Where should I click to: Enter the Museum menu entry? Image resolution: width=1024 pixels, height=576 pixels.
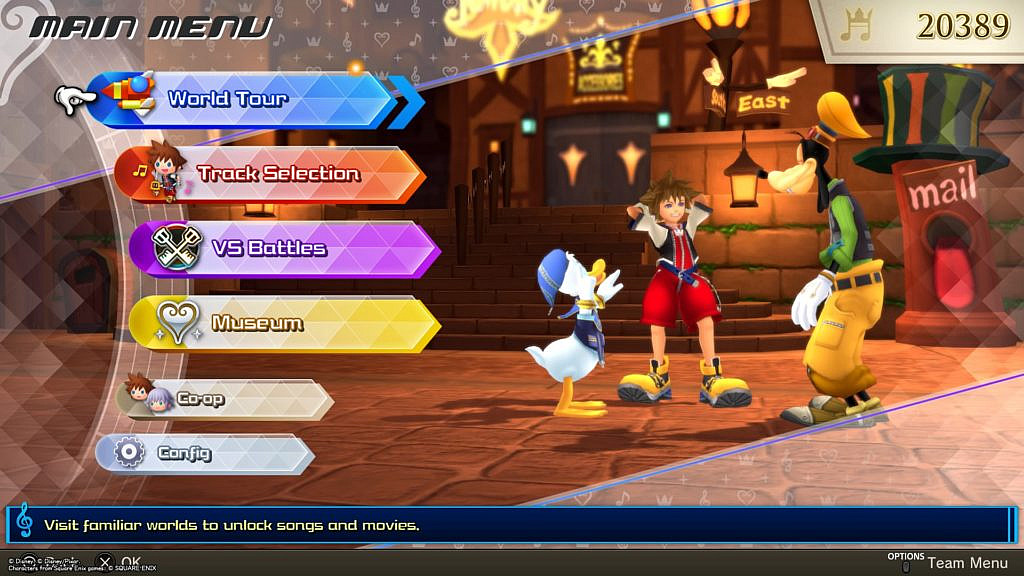point(285,324)
